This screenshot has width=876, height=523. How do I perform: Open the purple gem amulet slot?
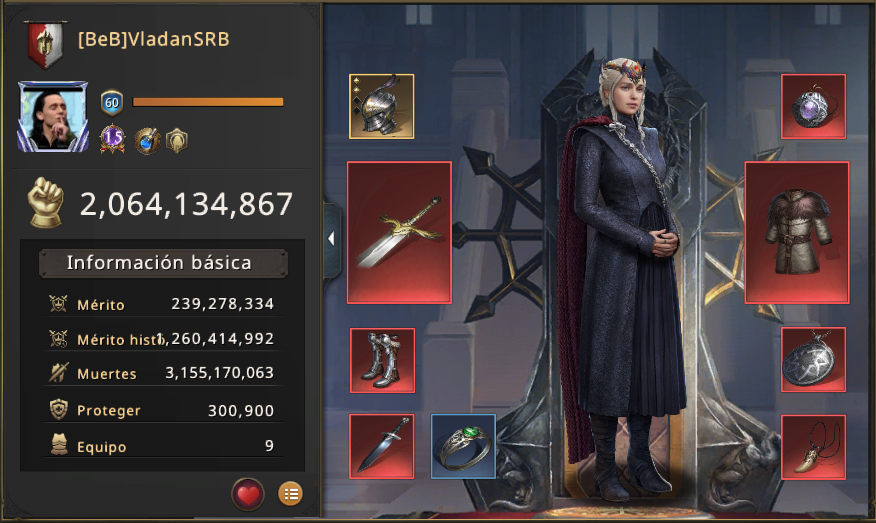point(813,106)
